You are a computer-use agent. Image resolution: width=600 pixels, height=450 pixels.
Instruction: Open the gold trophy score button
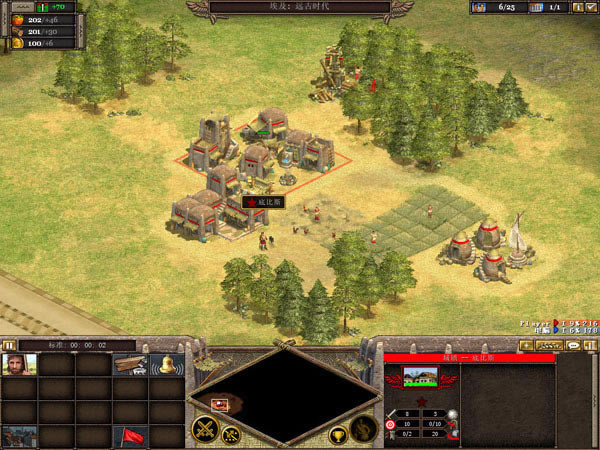click(x=339, y=435)
